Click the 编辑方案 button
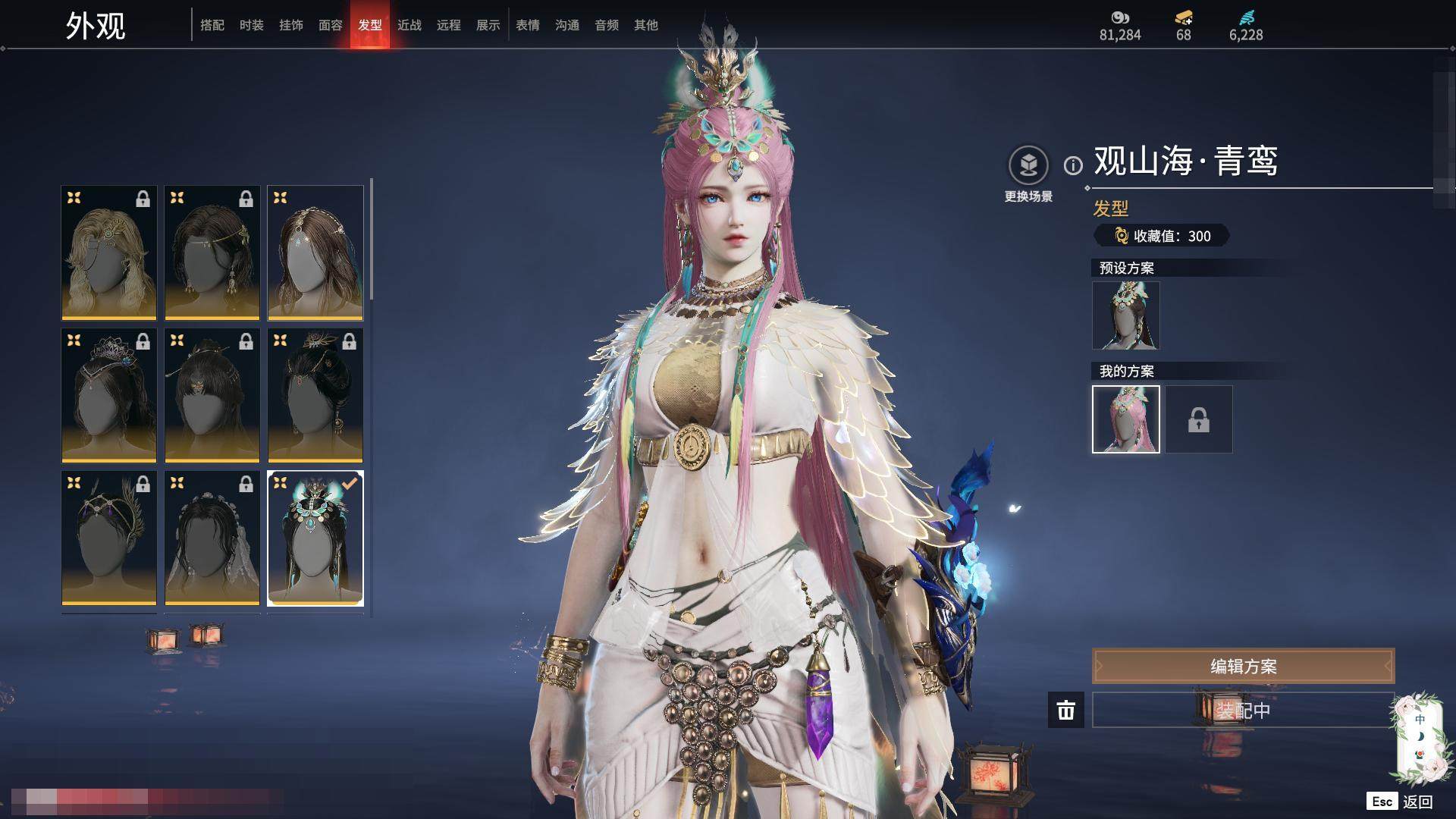Image resolution: width=1456 pixels, height=819 pixels. pyautogui.click(x=1243, y=667)
